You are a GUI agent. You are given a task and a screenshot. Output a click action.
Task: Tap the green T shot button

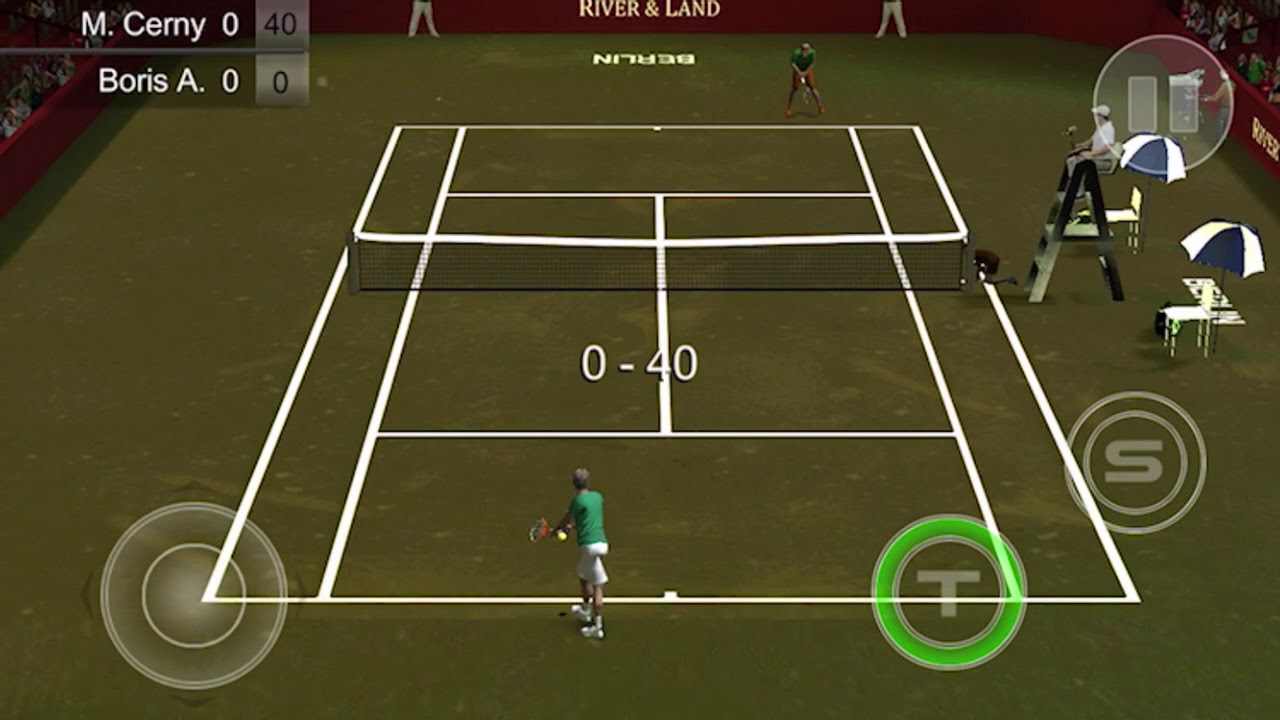(x=948, y=592)
